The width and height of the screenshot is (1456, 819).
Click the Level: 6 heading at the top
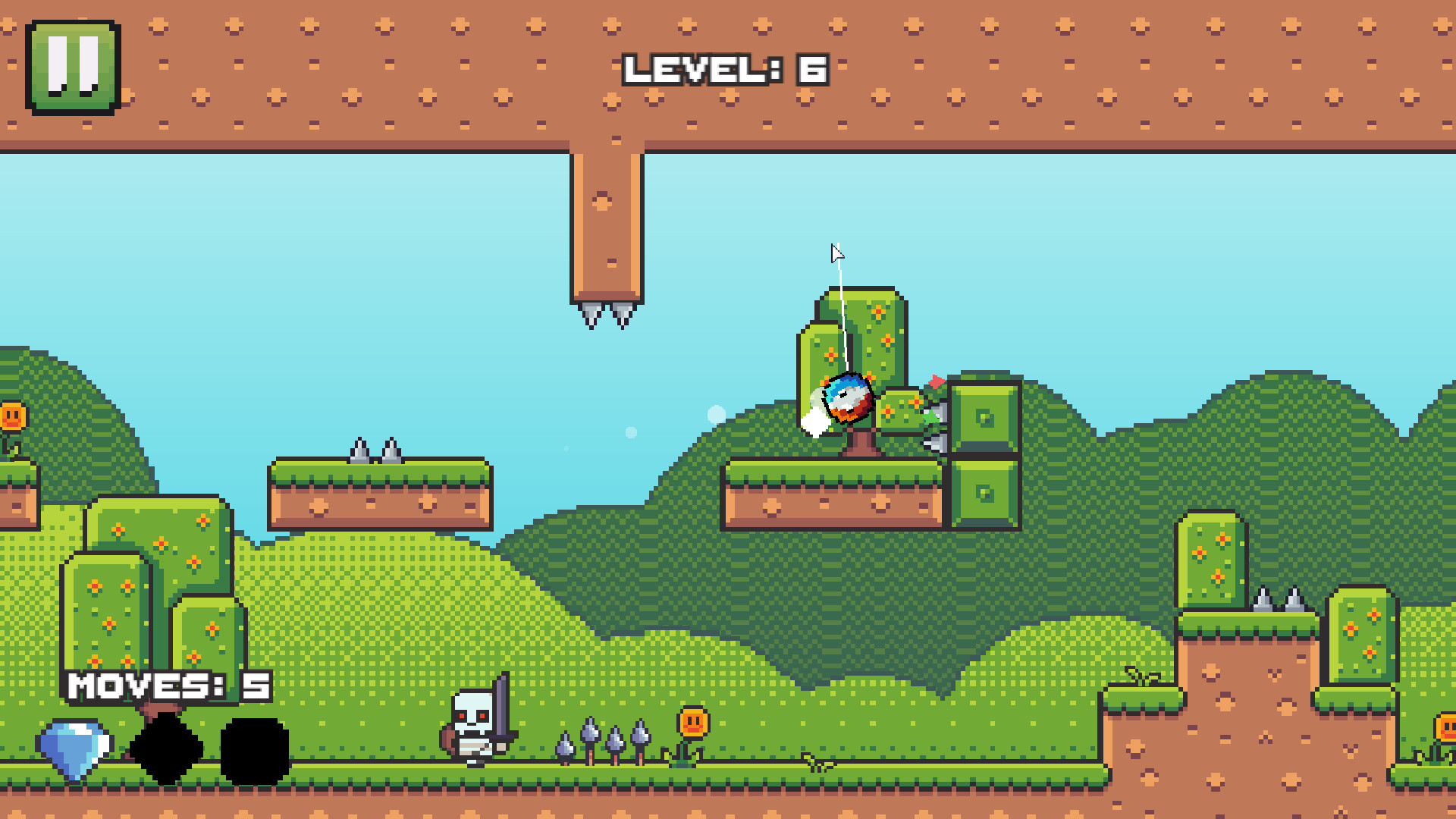pyautogui.click(x=724, y=68)
